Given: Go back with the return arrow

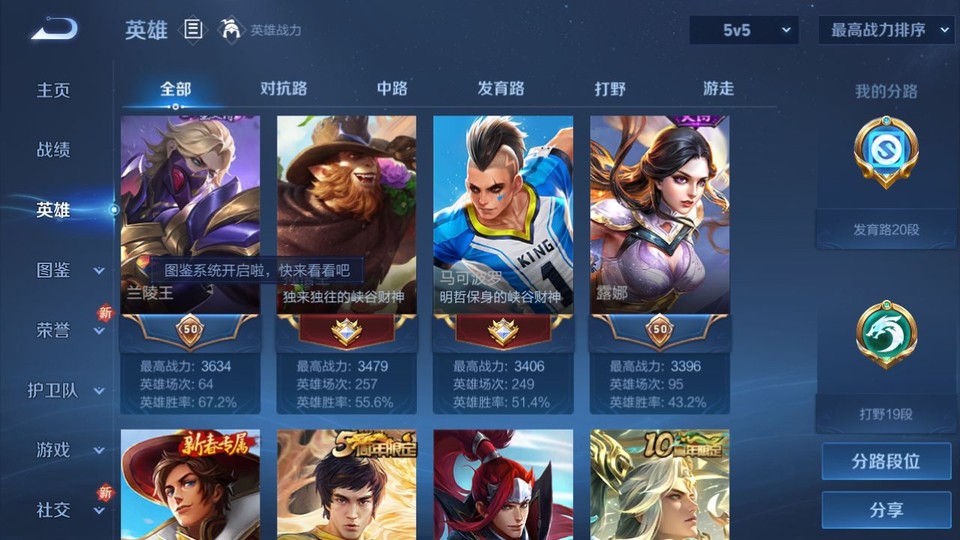Looking at the screenshot, I should (54, 30).
